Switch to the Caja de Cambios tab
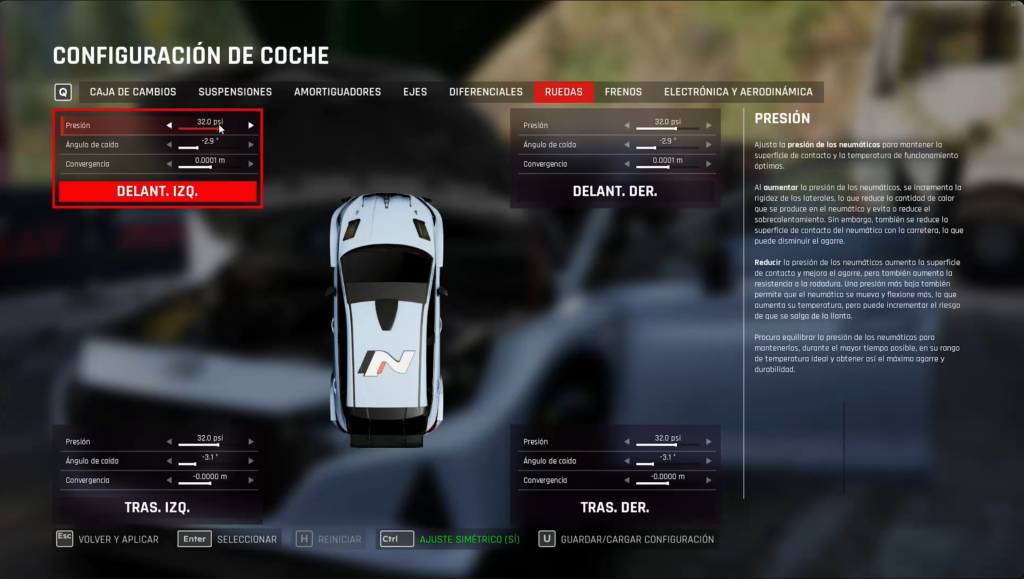Viewport: 1024px width, 579px height. pos(133,92)
